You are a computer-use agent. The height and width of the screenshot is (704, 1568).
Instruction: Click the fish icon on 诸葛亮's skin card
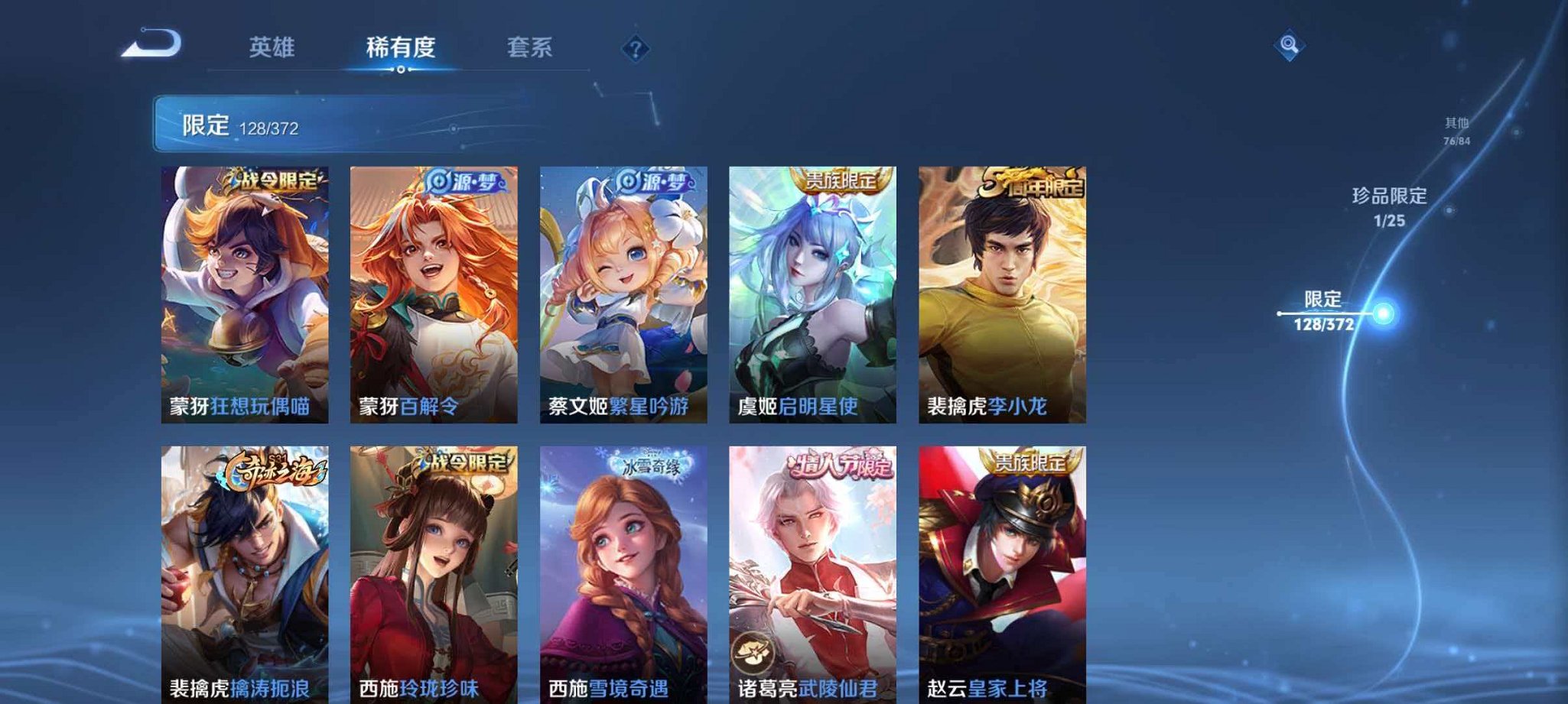tap(754, 650)
